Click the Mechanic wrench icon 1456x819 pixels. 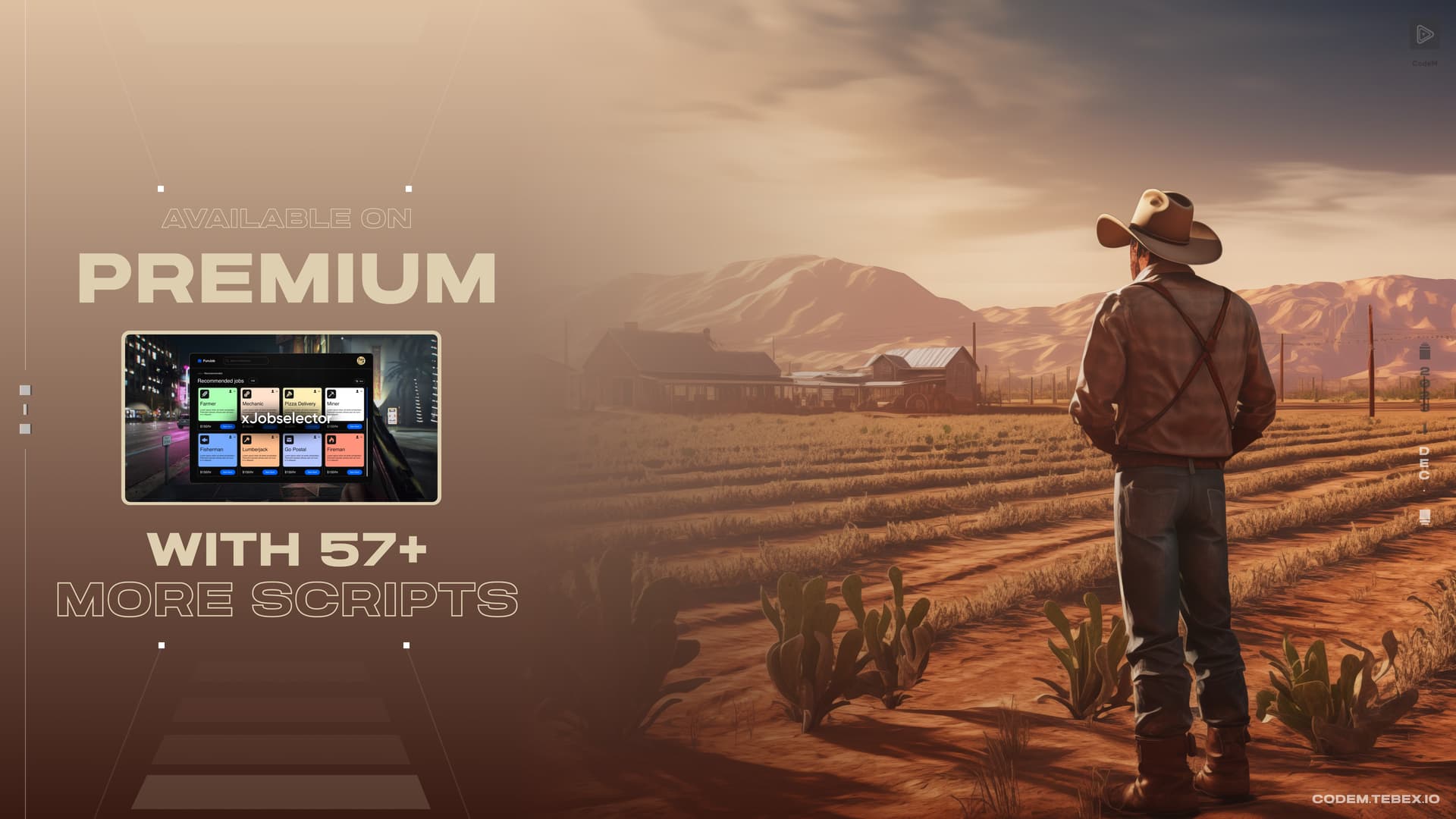pos(247,394)
